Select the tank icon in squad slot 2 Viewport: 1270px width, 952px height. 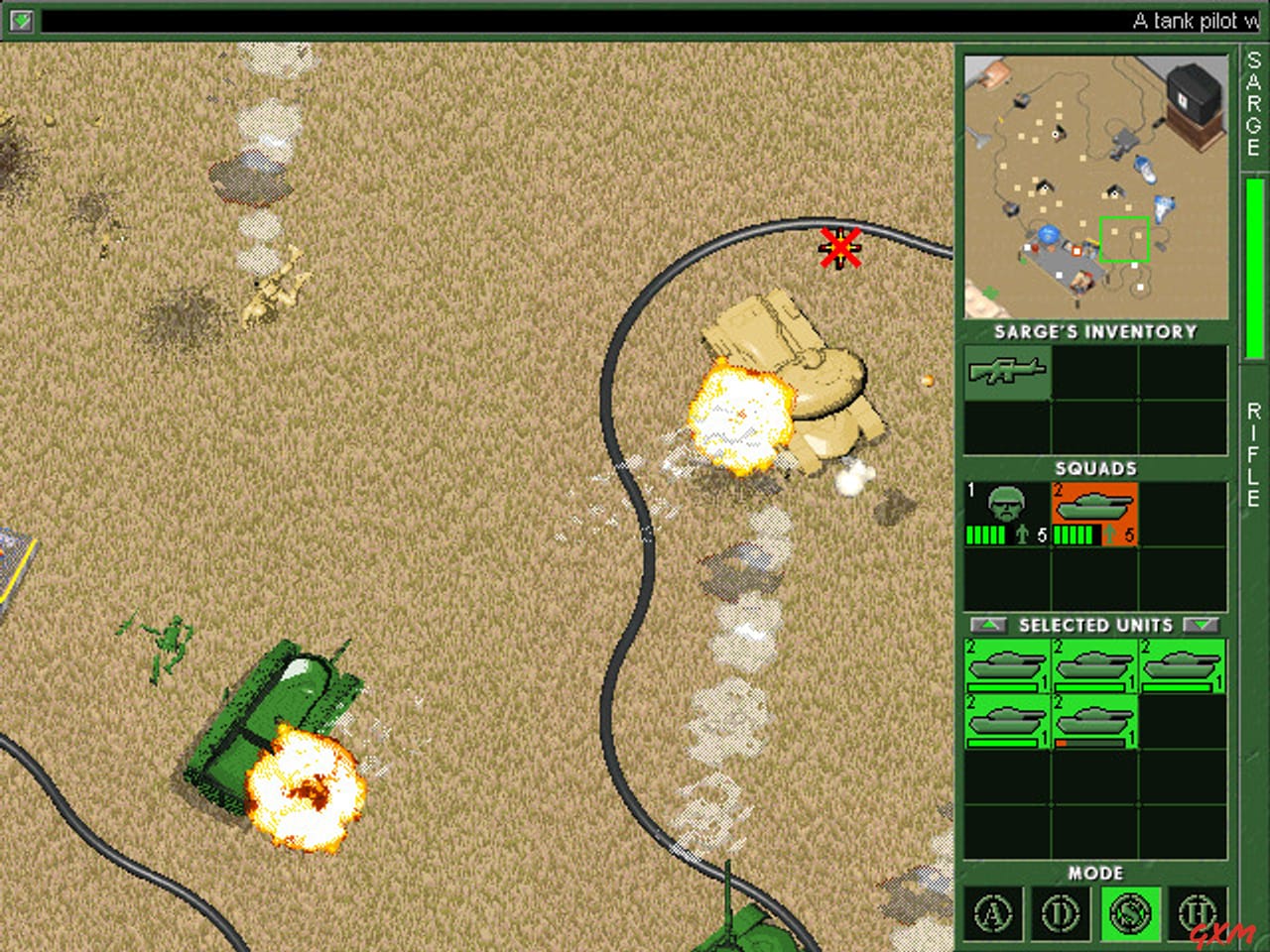click(x=1095, y=508)
